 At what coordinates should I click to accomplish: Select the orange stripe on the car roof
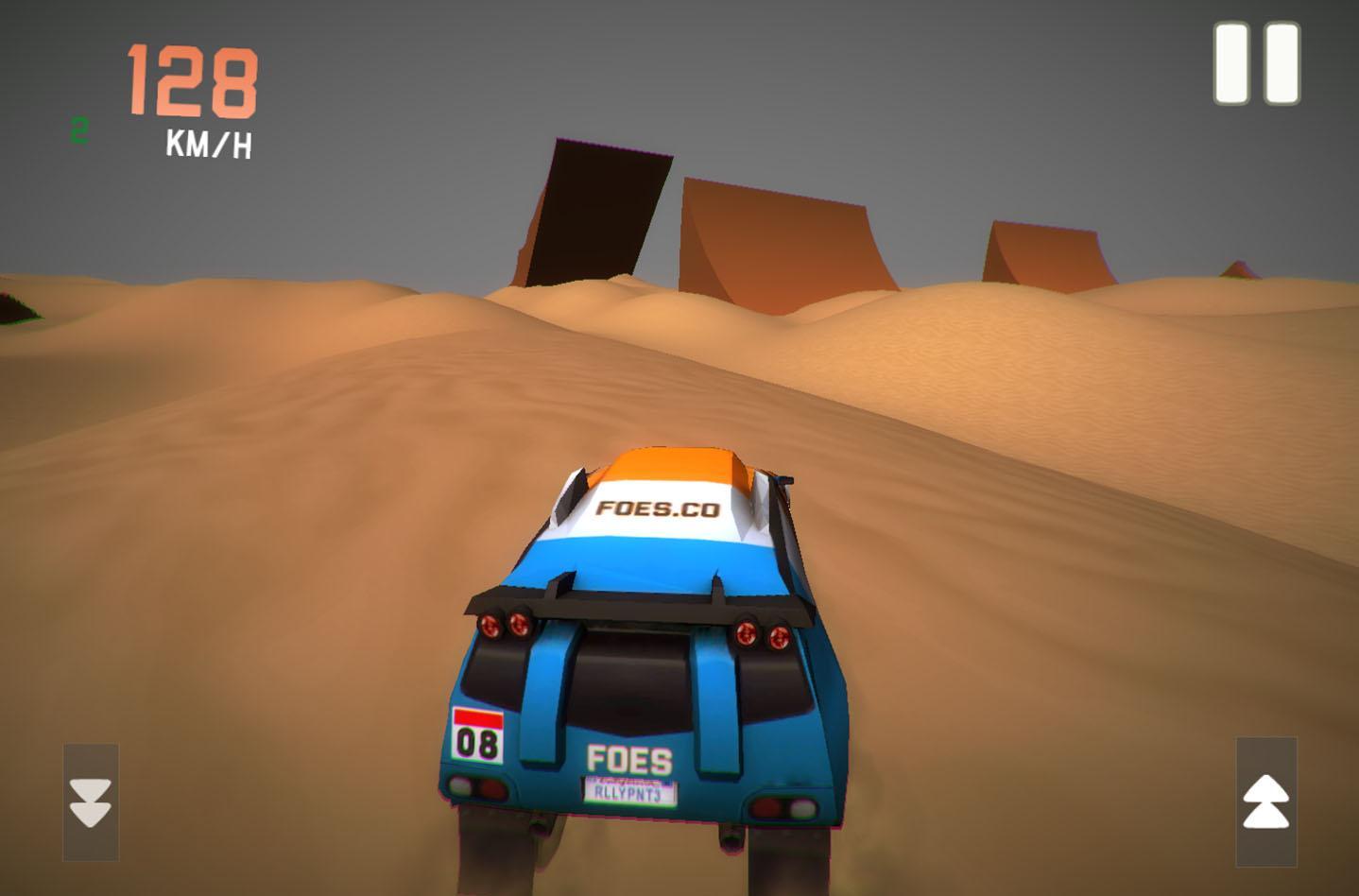(x=671, y=466)
